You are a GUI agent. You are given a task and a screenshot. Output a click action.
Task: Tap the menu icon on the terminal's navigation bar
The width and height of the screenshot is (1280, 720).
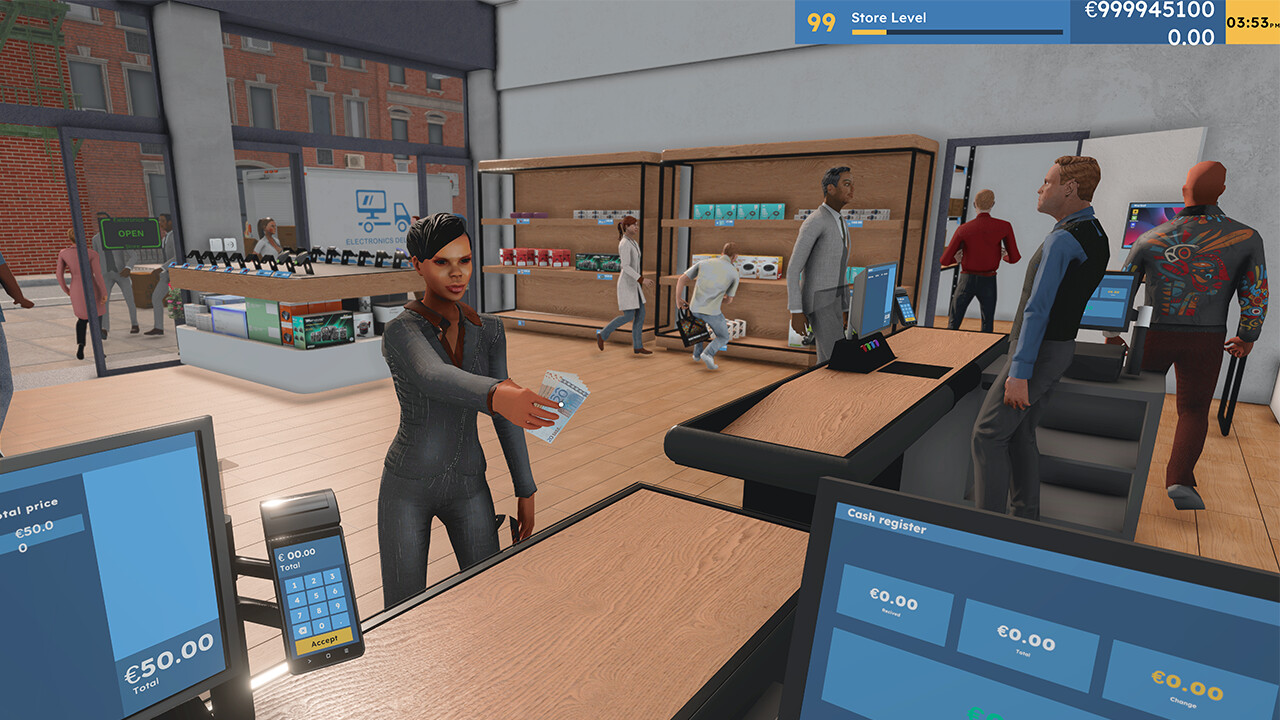pyautogui.click(x=345, y=651)
